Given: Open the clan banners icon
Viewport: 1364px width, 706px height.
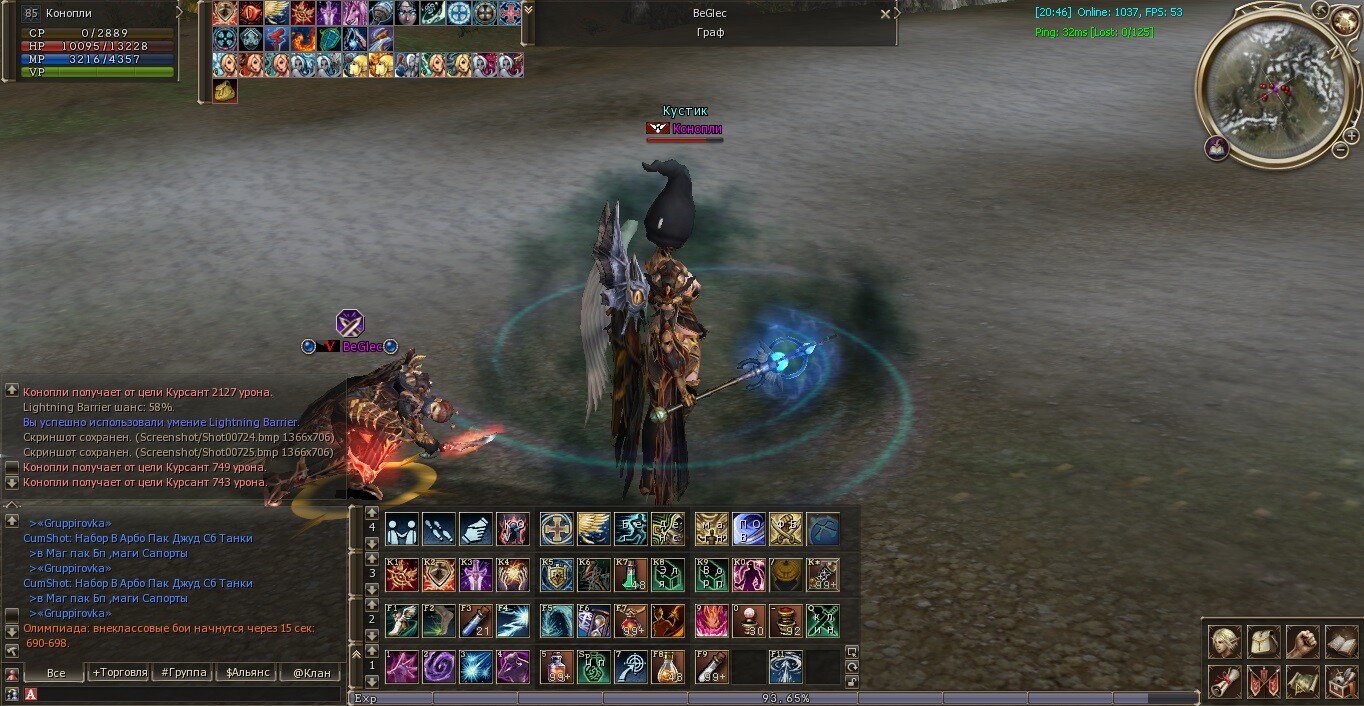Looking at the screenshot, I should tap(1264, 682).
